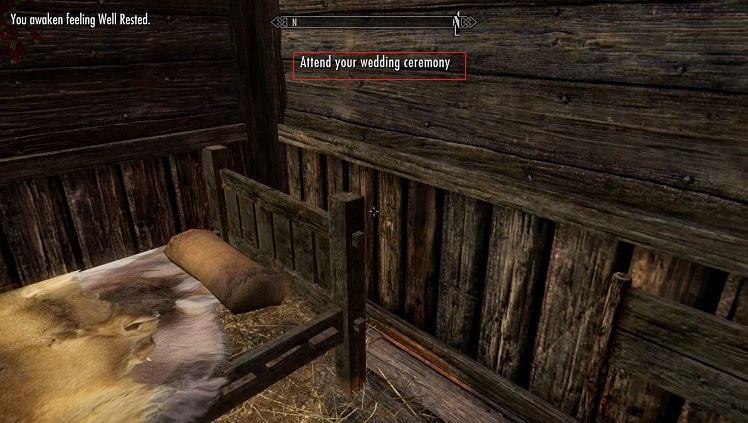The image size is (748, 423).
Task: Select the compass bar at top
Action: click(374, 21)
